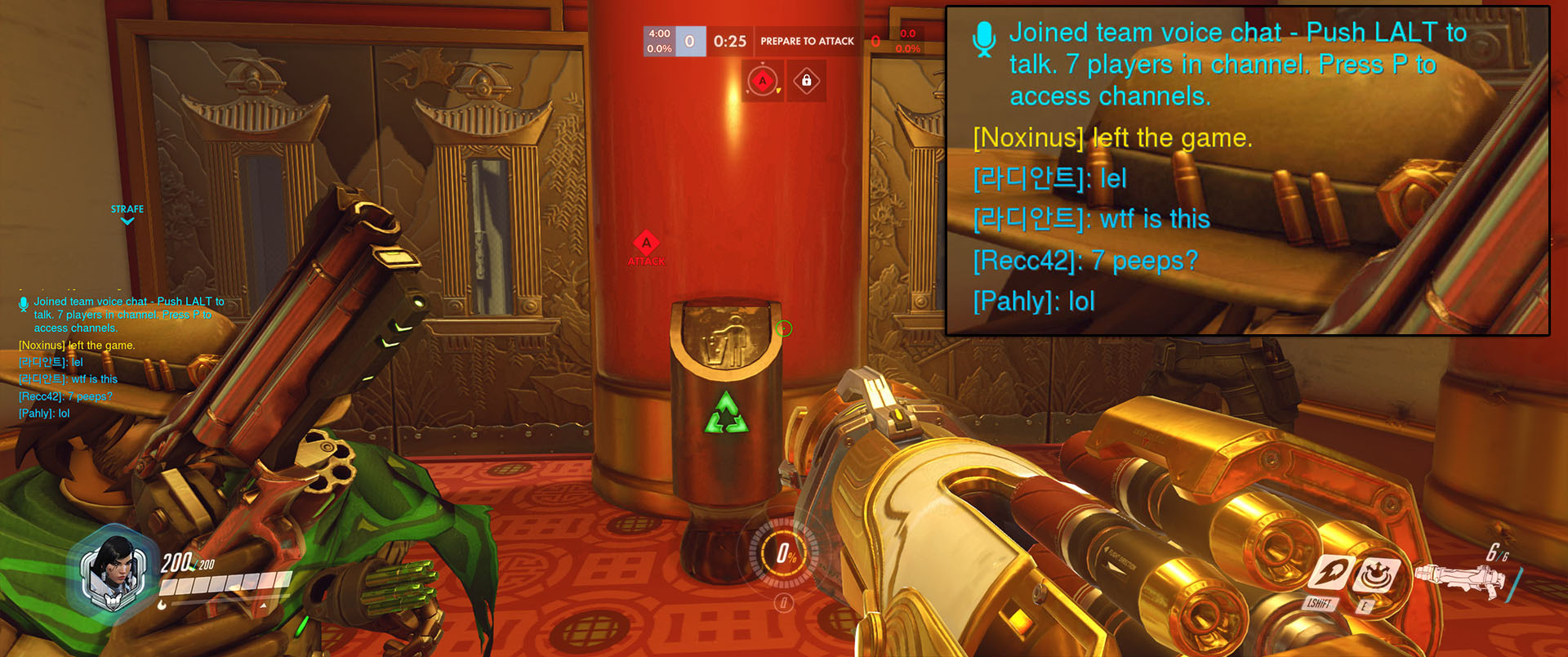Use the Concussive Blast ability icon

coord(1376,575)
